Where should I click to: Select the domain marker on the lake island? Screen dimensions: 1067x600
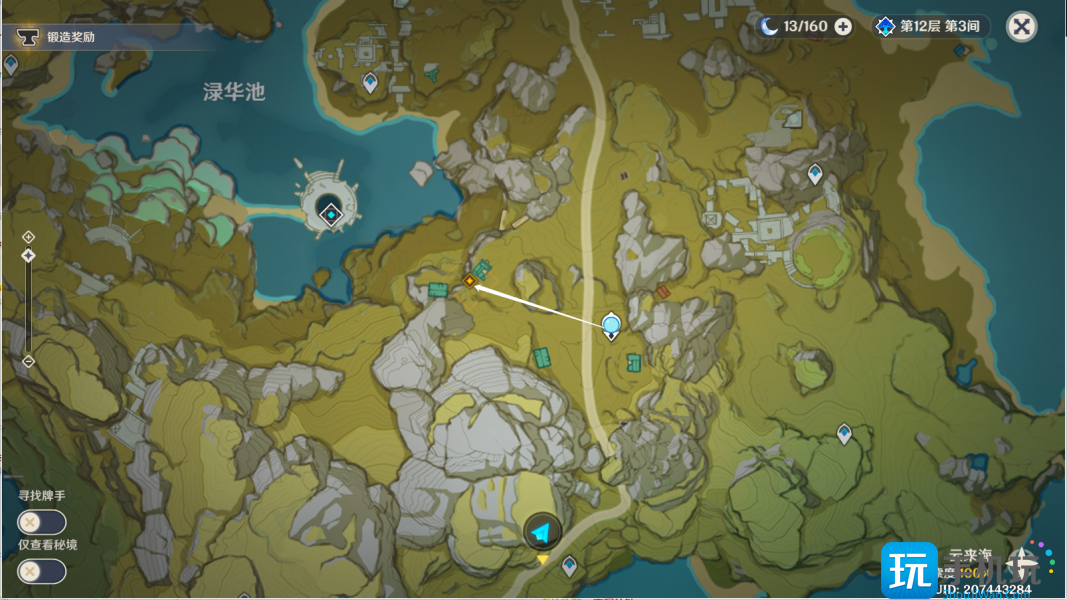(330, 212)
